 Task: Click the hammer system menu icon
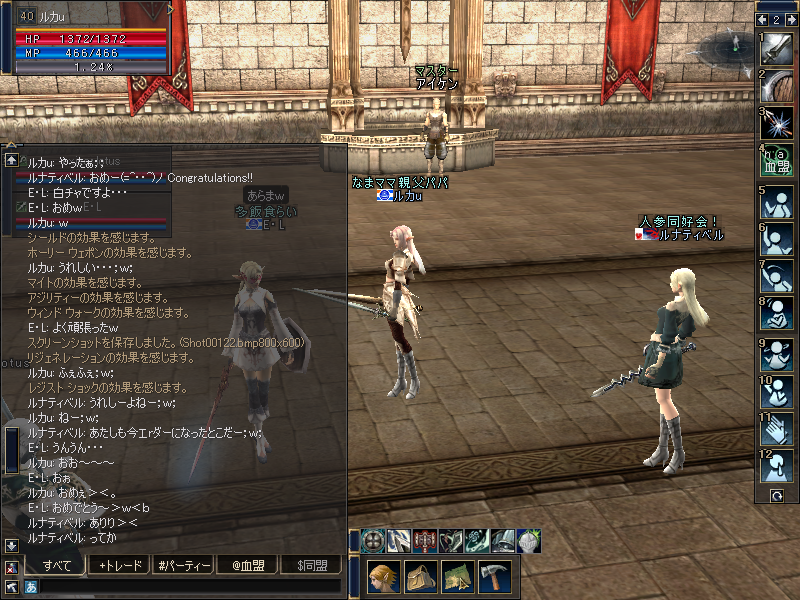pyautogui.click(x=494, y=577)
